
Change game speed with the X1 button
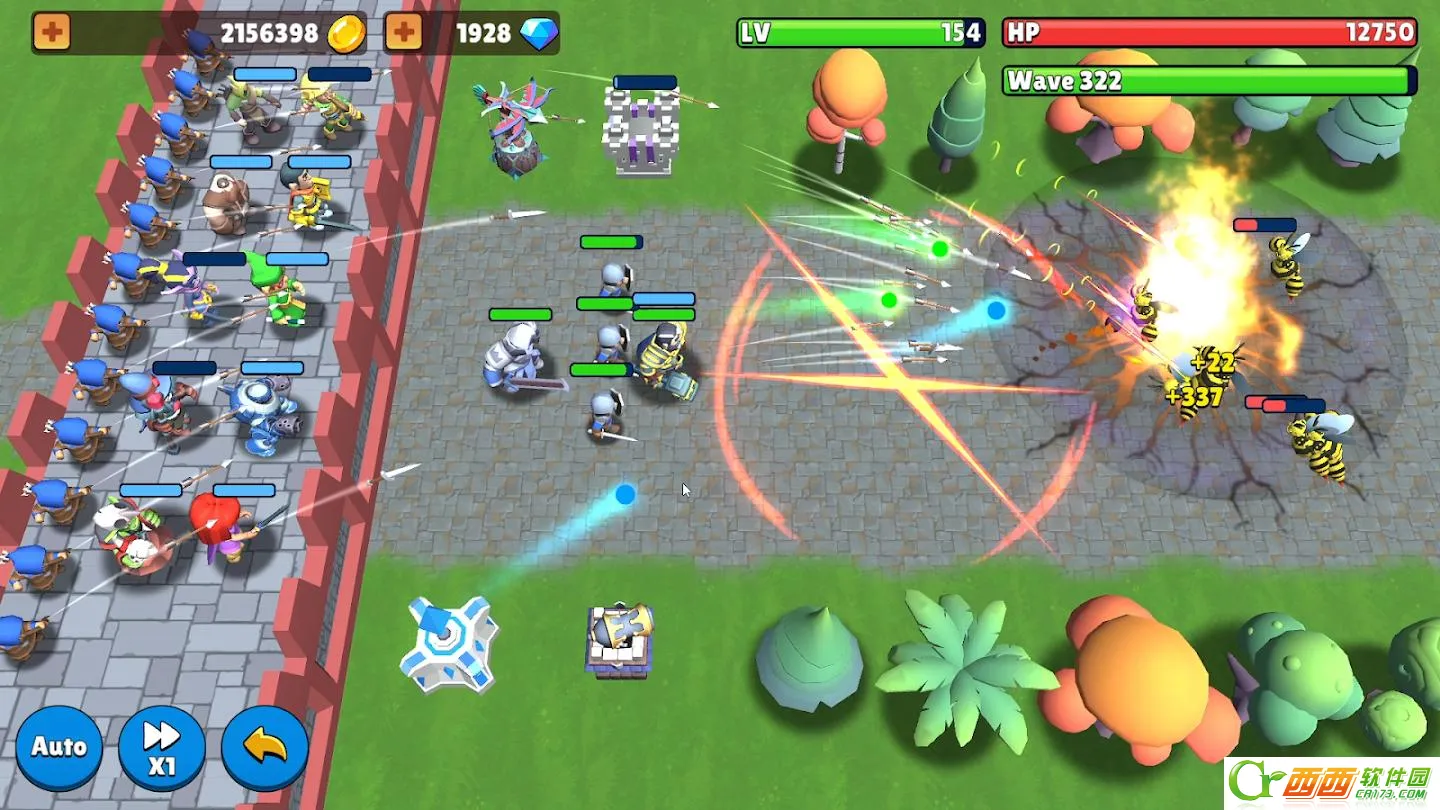tap(161, 748)
